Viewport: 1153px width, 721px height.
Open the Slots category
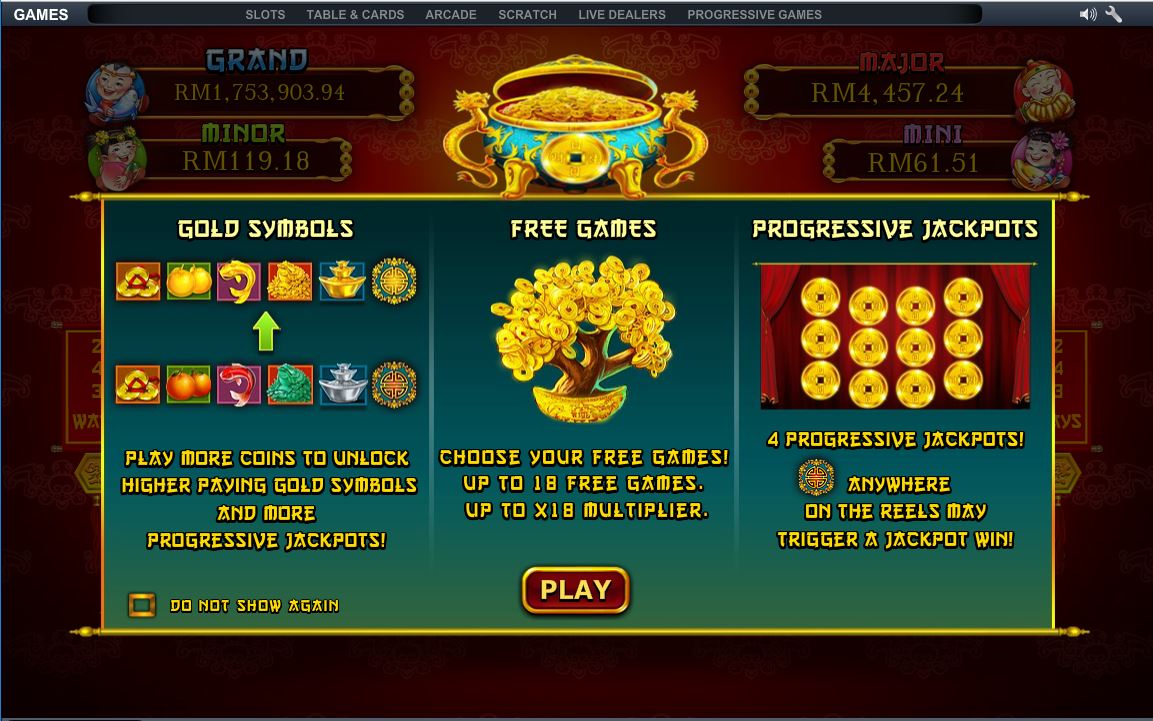[265, 15]
